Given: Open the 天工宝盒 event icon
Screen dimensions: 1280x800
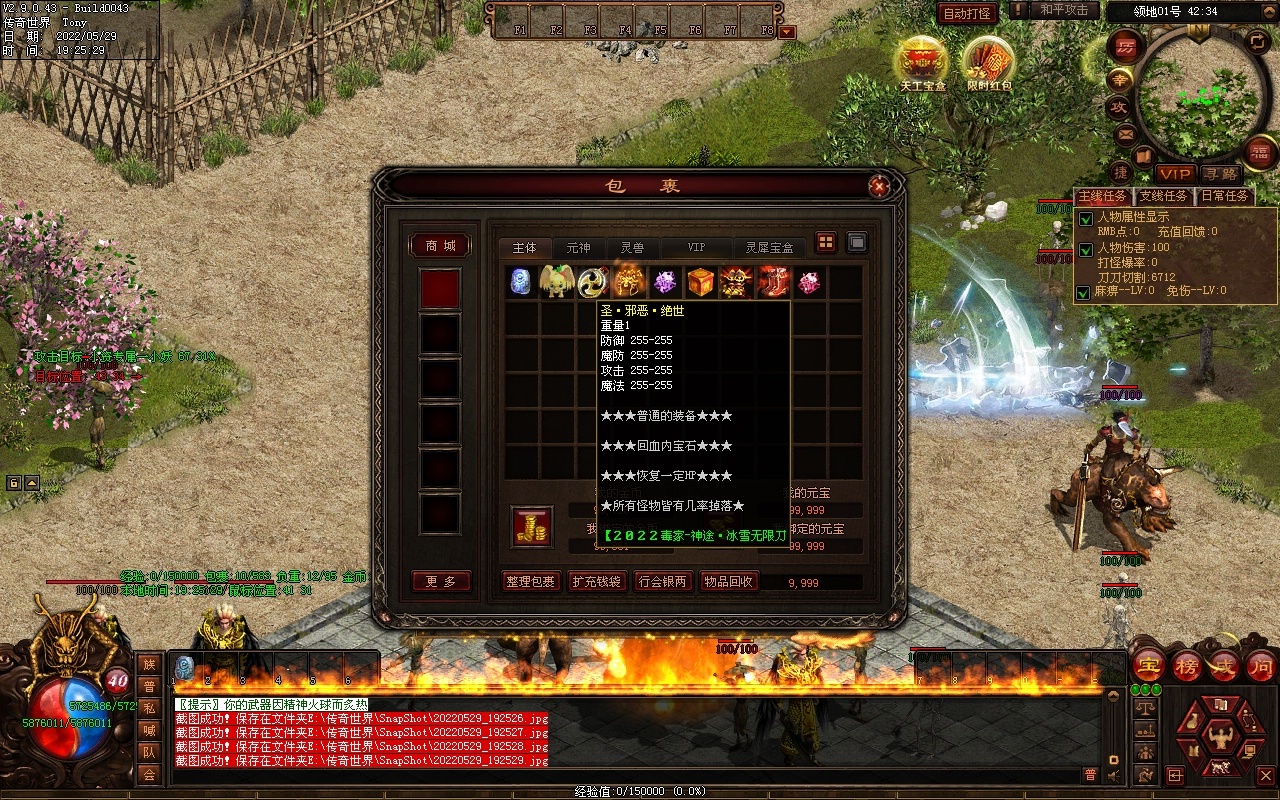Looking at the screenshot, I should point(922,63).
